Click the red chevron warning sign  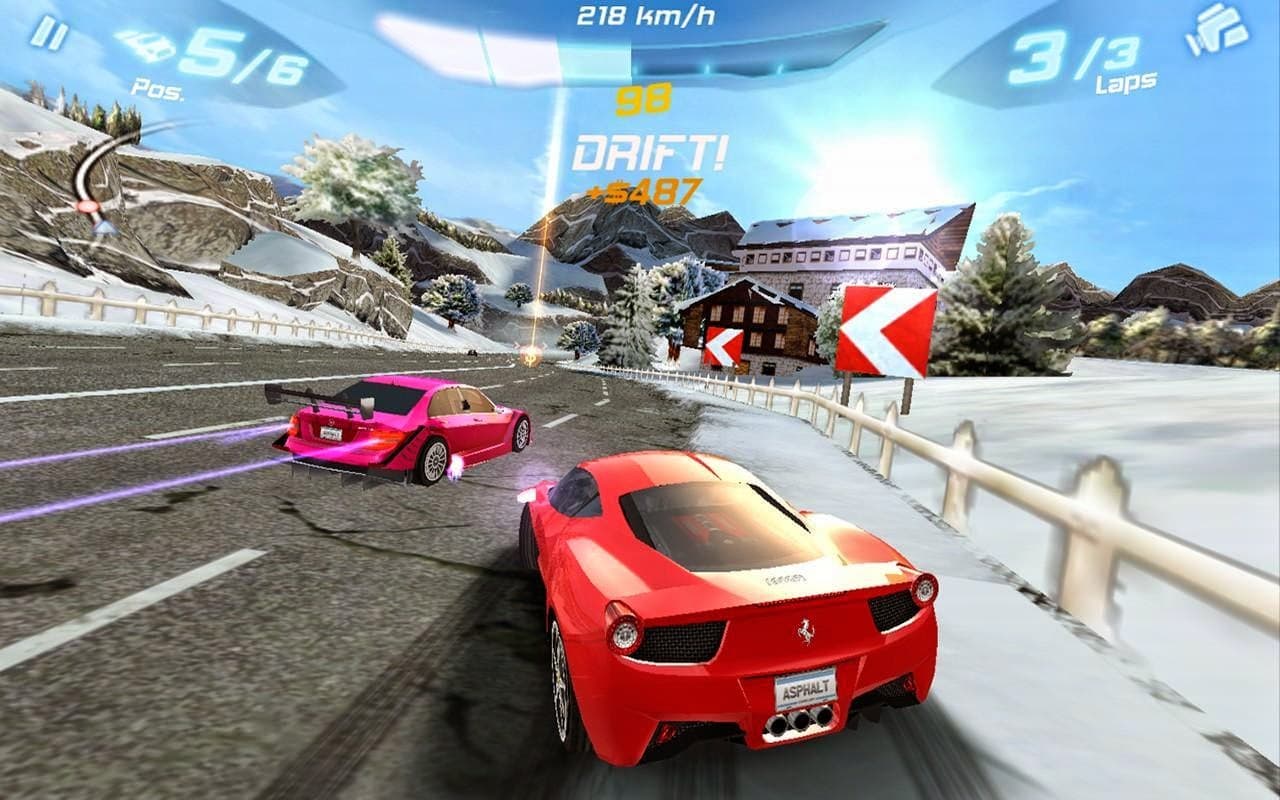click(x=884, y=330)
